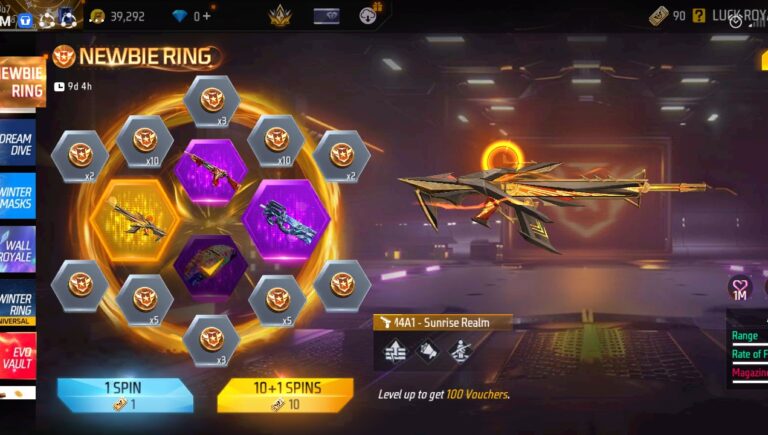
Task: Spin the Newbie Ring once
Action: pyautogui.click(x=125, y=394)
